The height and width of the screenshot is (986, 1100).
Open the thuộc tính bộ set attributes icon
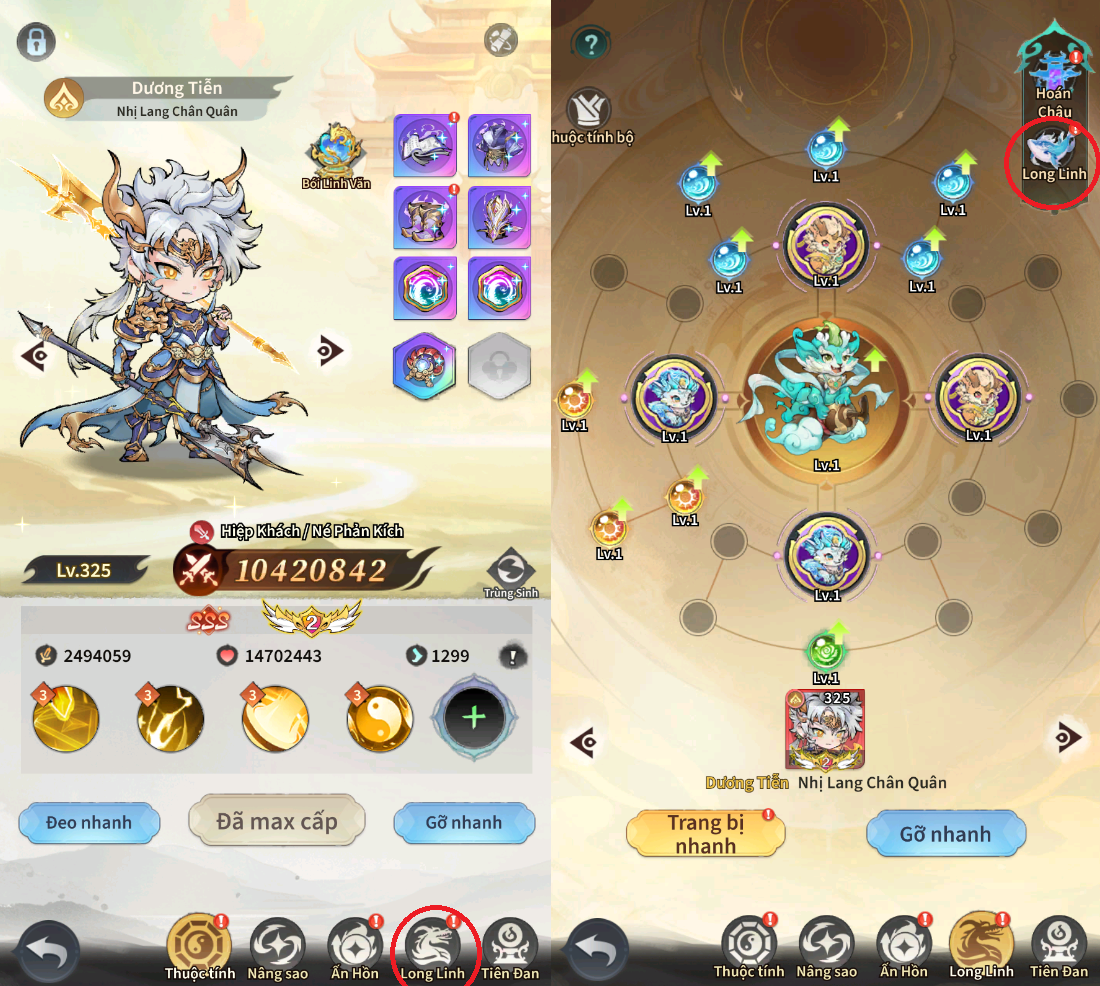tap(589, 111)
